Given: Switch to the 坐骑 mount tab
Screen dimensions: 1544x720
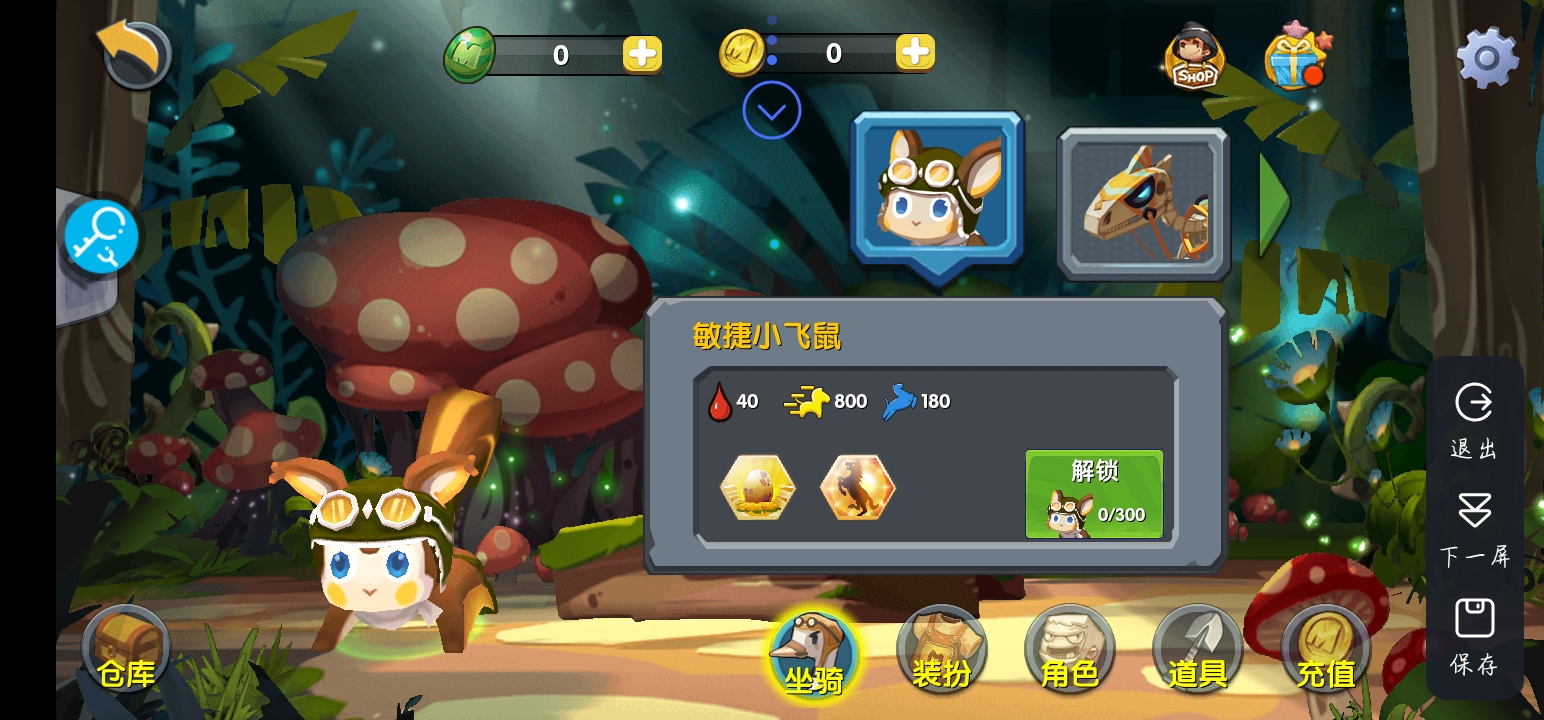Looking at the screenshot, I should tap(814, 655).
